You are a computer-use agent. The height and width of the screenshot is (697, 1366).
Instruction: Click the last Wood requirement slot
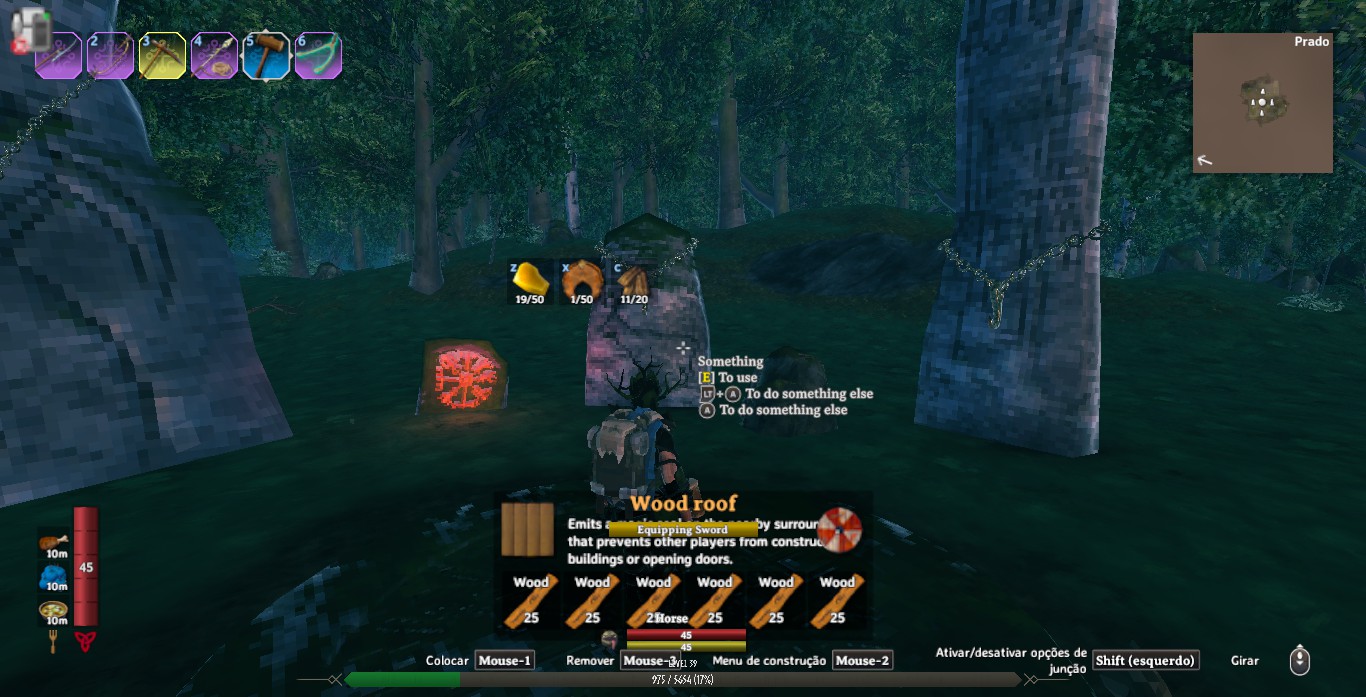tap(837, 602)
